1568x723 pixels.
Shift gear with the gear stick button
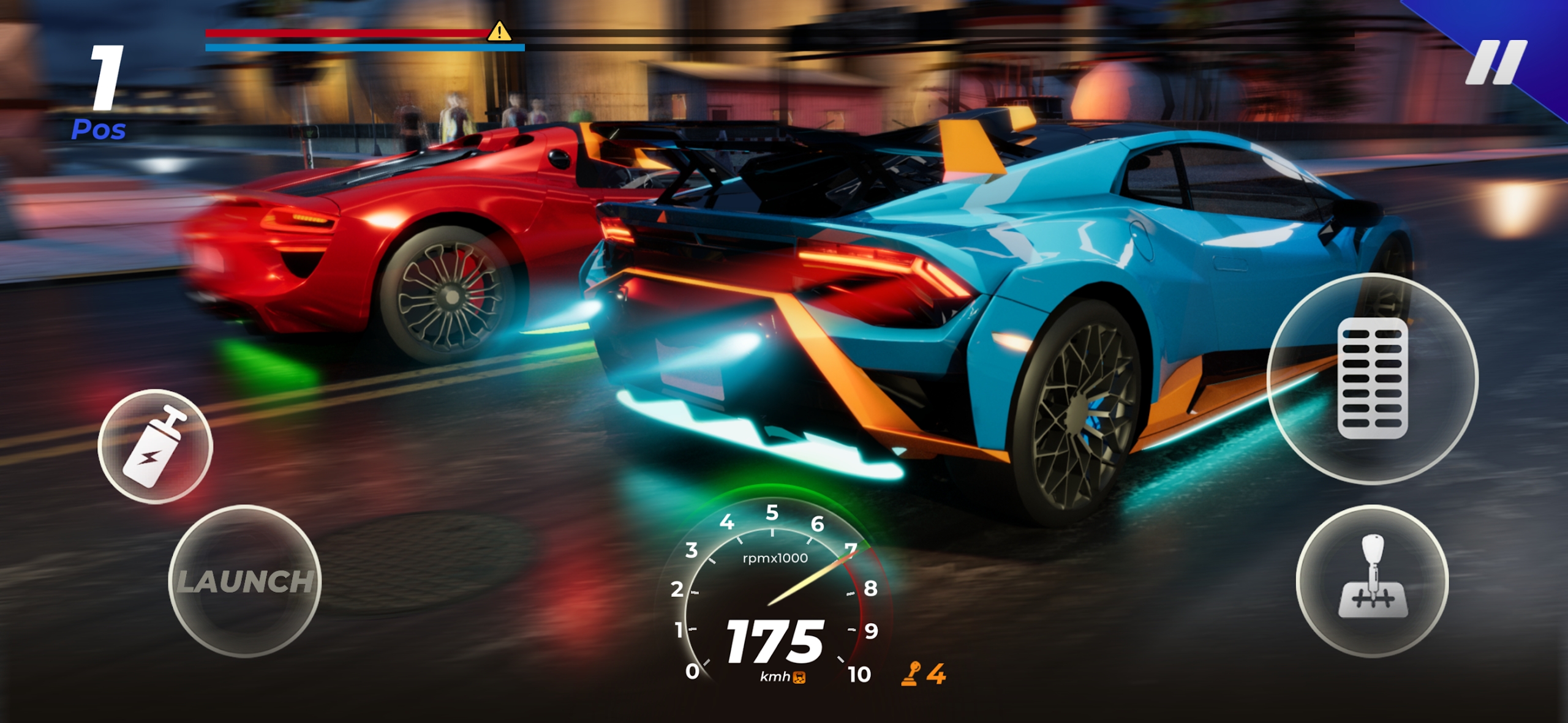(1372, 581)
